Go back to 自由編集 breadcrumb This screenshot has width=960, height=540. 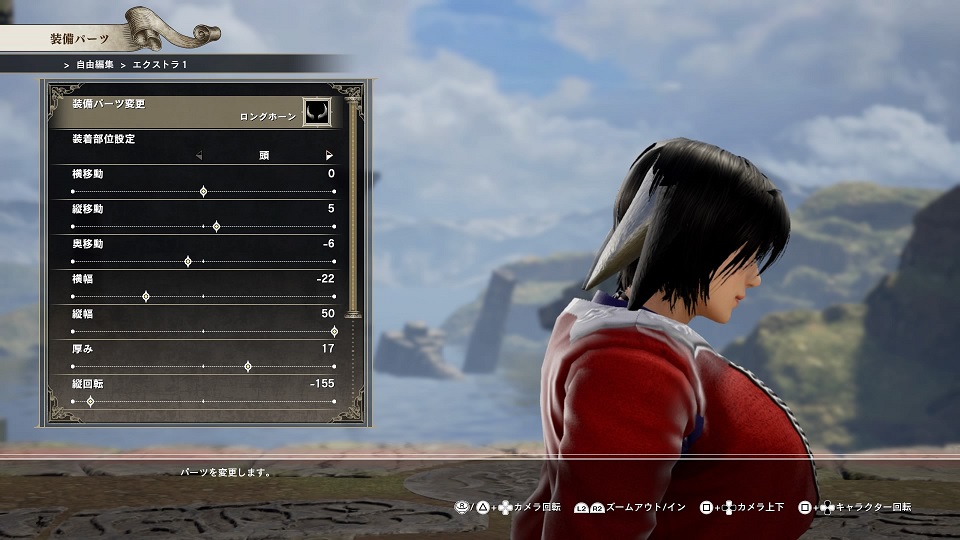click(96, 63)
